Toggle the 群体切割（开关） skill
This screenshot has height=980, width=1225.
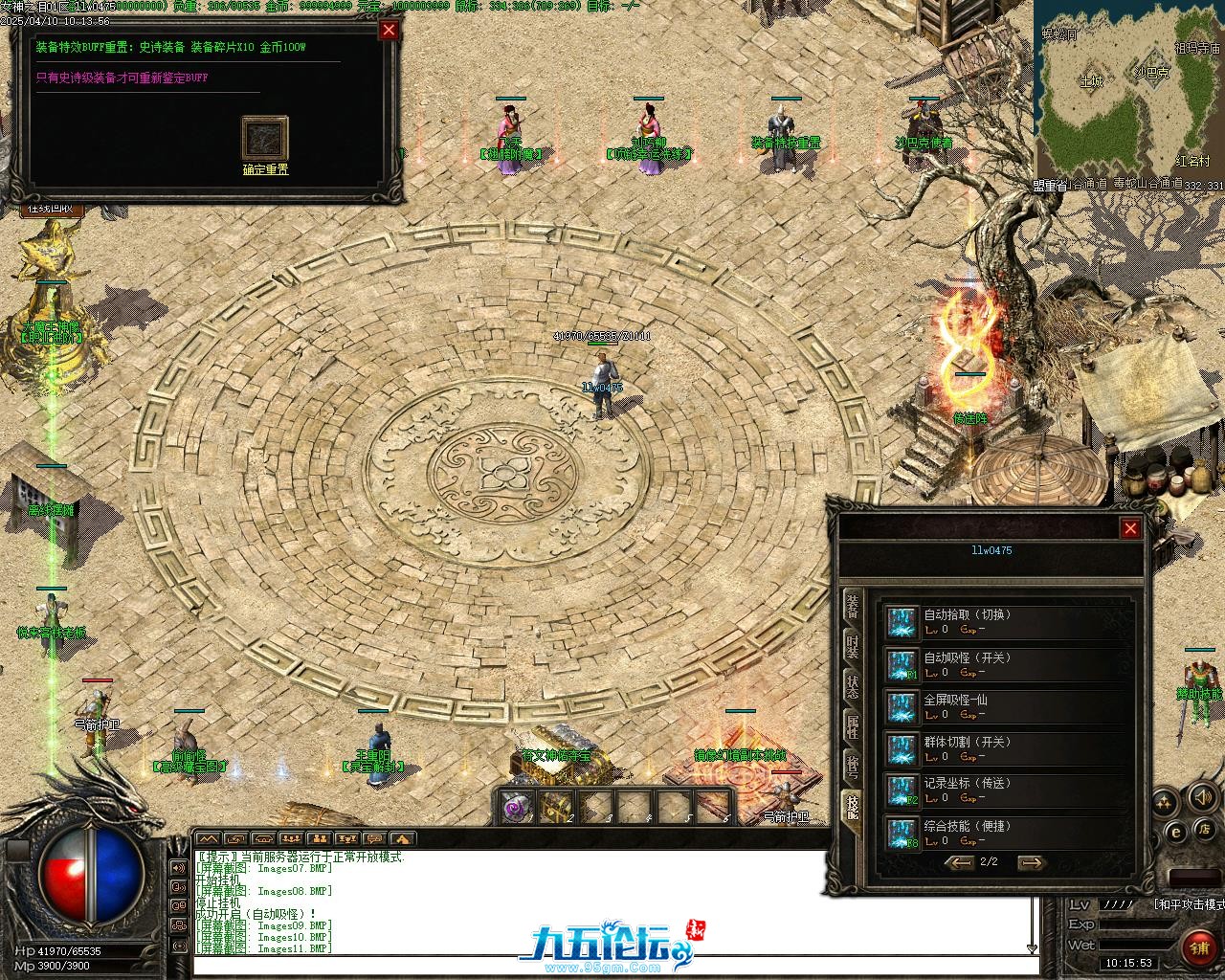point(902,748)
